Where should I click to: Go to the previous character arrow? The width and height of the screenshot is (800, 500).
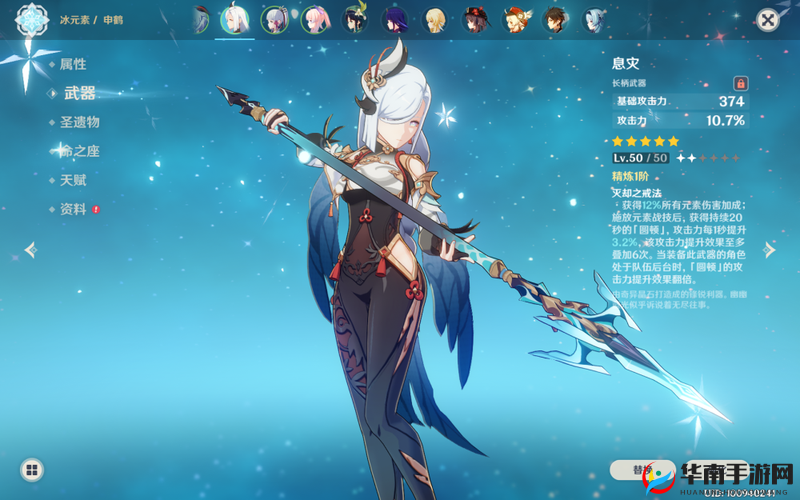pyautogui.click(x=30, y=249)
